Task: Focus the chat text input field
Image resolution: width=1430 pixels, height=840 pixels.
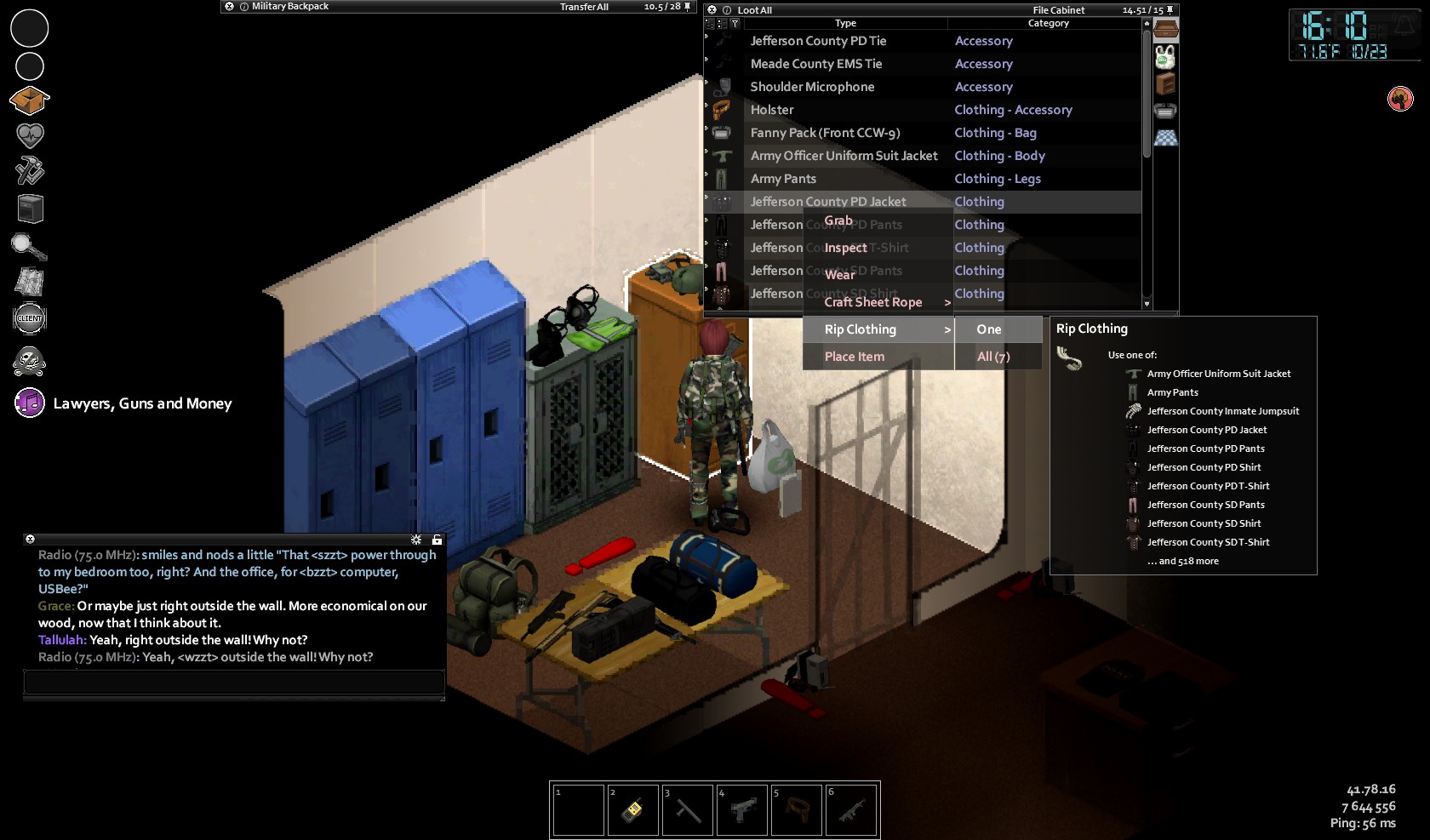Action: pos(234,682)
